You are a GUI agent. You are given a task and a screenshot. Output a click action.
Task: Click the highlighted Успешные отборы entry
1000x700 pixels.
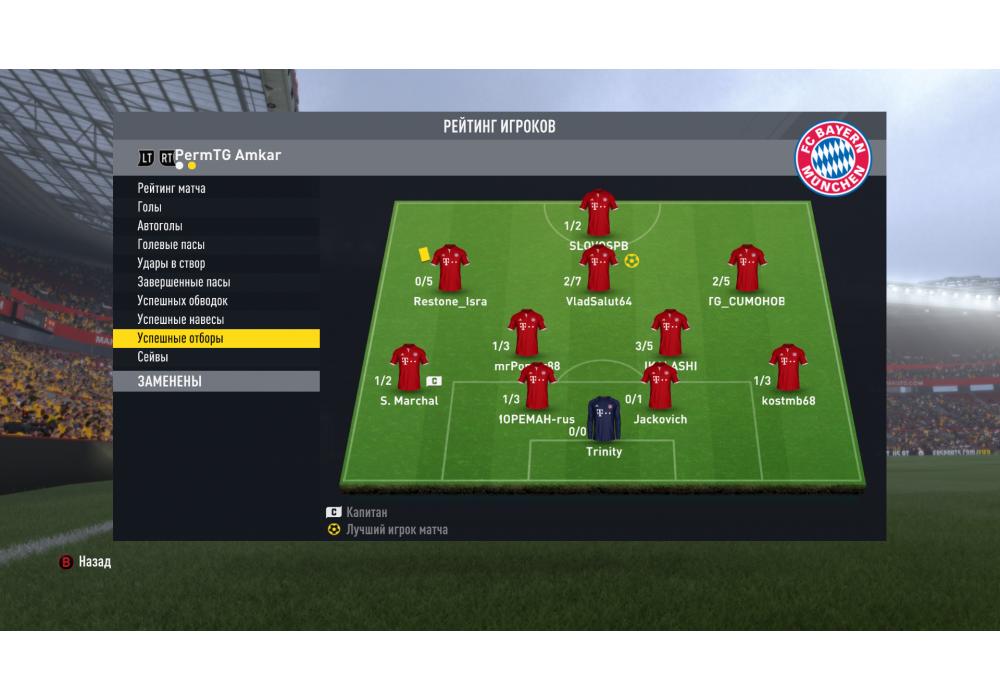(216, 339)
